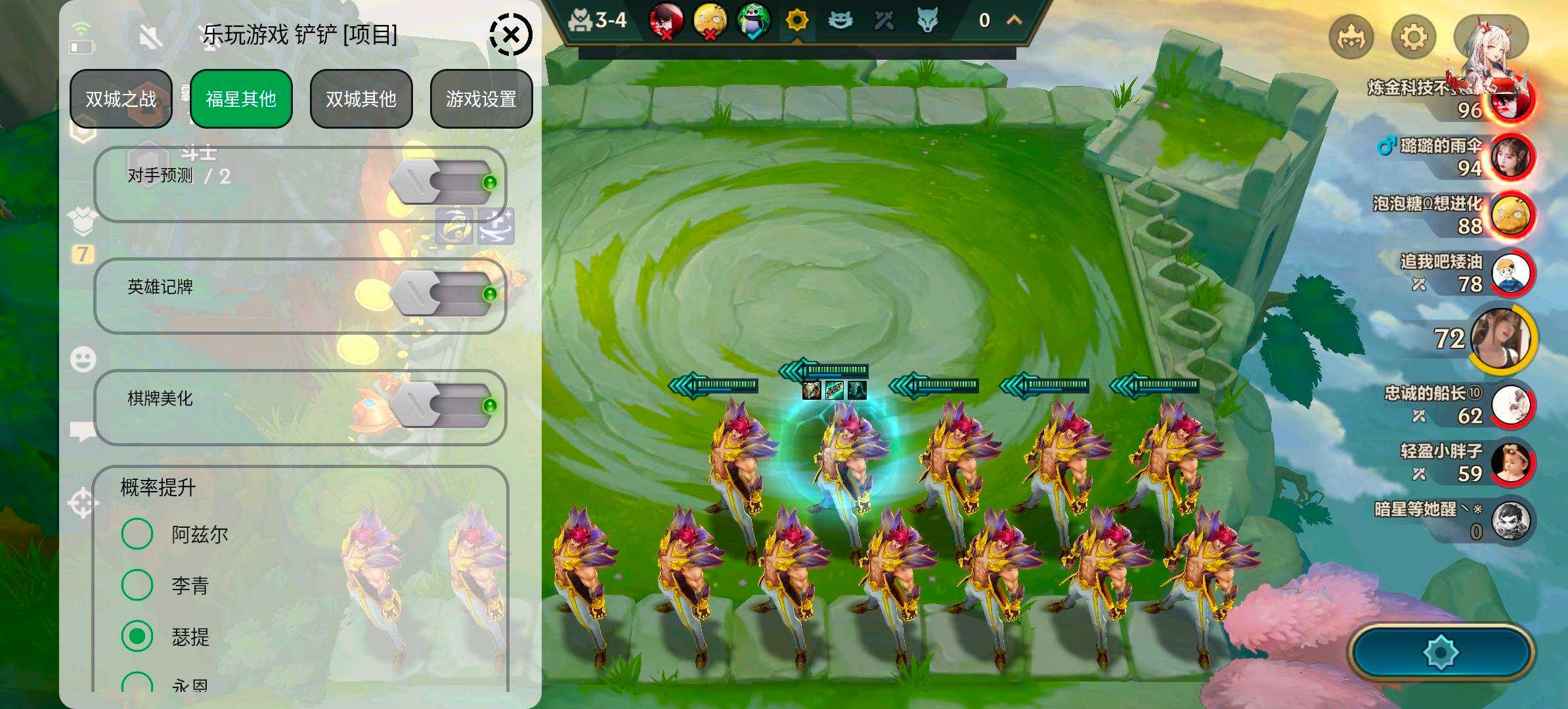Switch to the 双城之战 tab
This screenshot has height=709, width=1568.
point(121,99)
